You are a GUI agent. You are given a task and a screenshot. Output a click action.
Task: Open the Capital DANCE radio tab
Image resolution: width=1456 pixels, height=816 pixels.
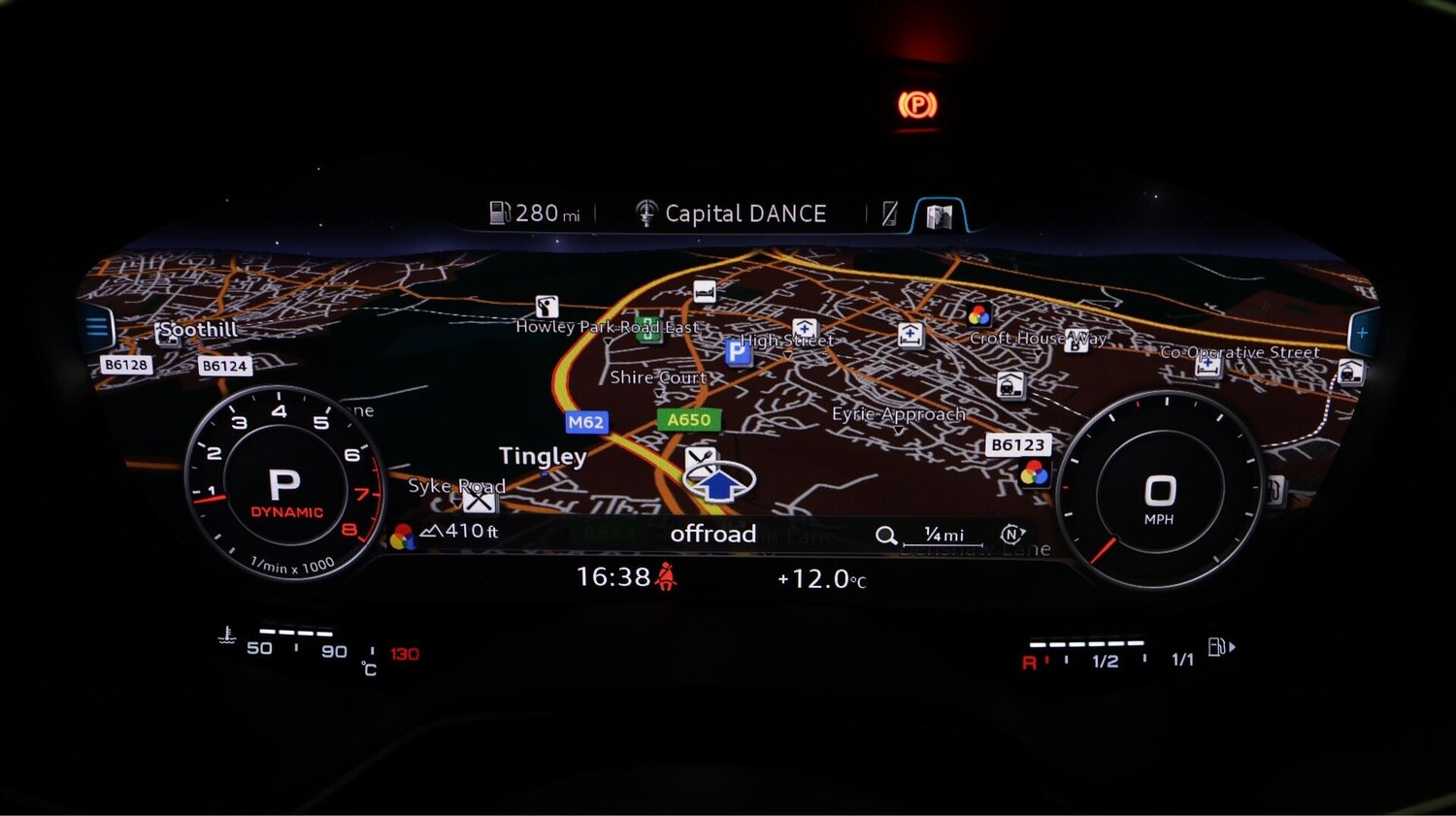732,213
